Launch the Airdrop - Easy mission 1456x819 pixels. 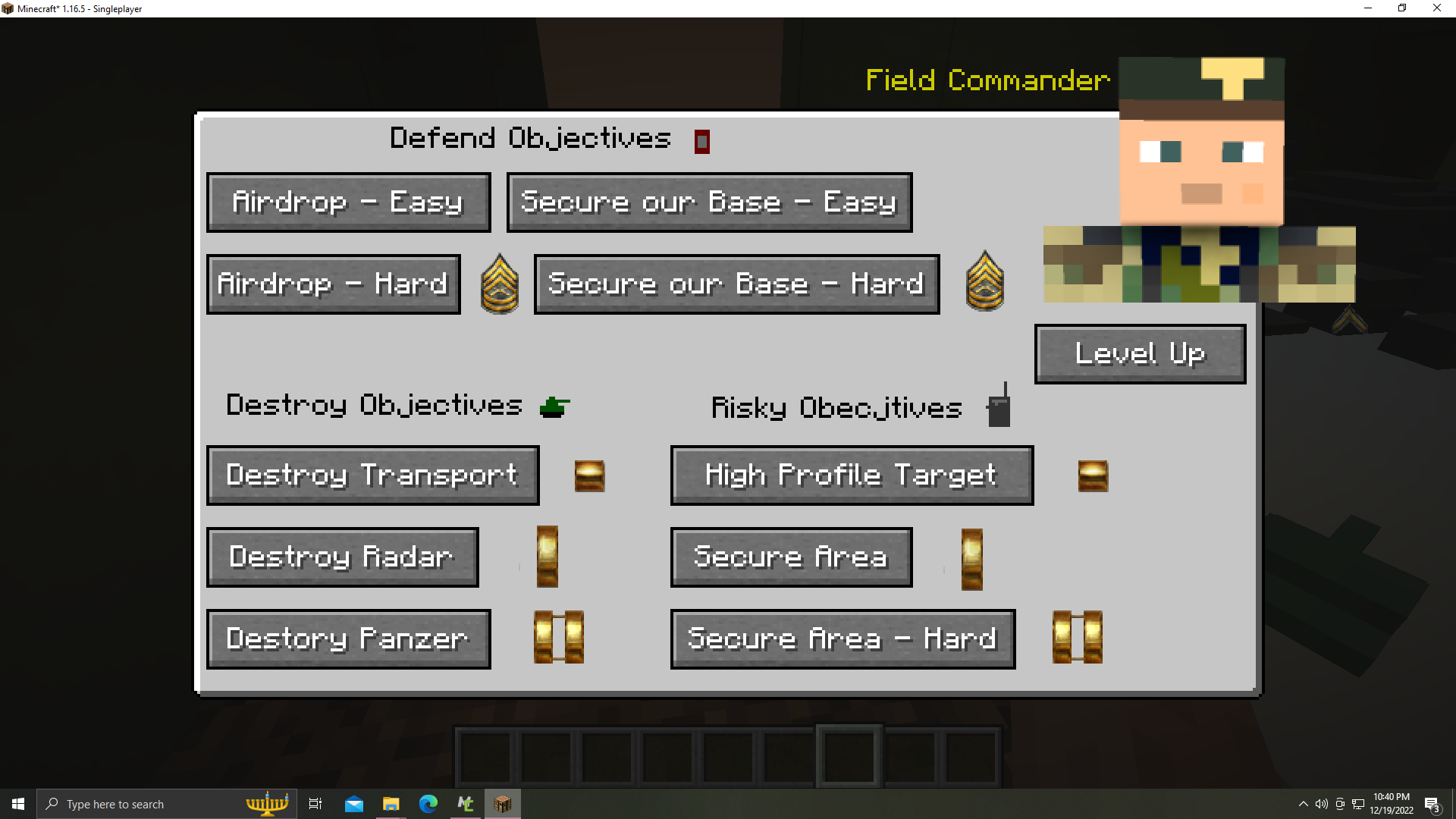[348, 202]
